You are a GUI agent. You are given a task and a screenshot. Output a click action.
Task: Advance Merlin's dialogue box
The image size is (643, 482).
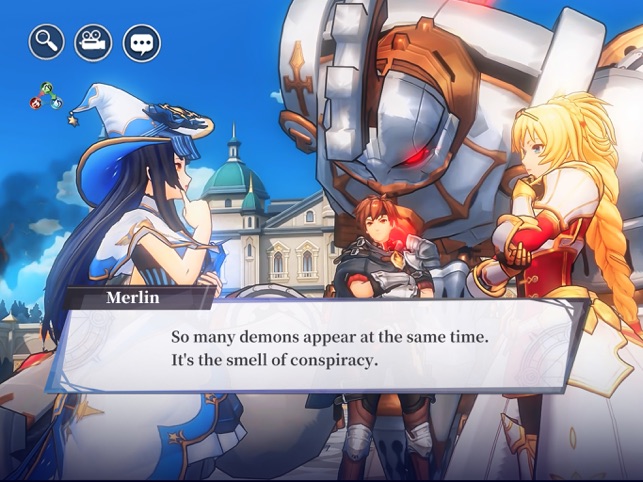[x=328, y=346]
